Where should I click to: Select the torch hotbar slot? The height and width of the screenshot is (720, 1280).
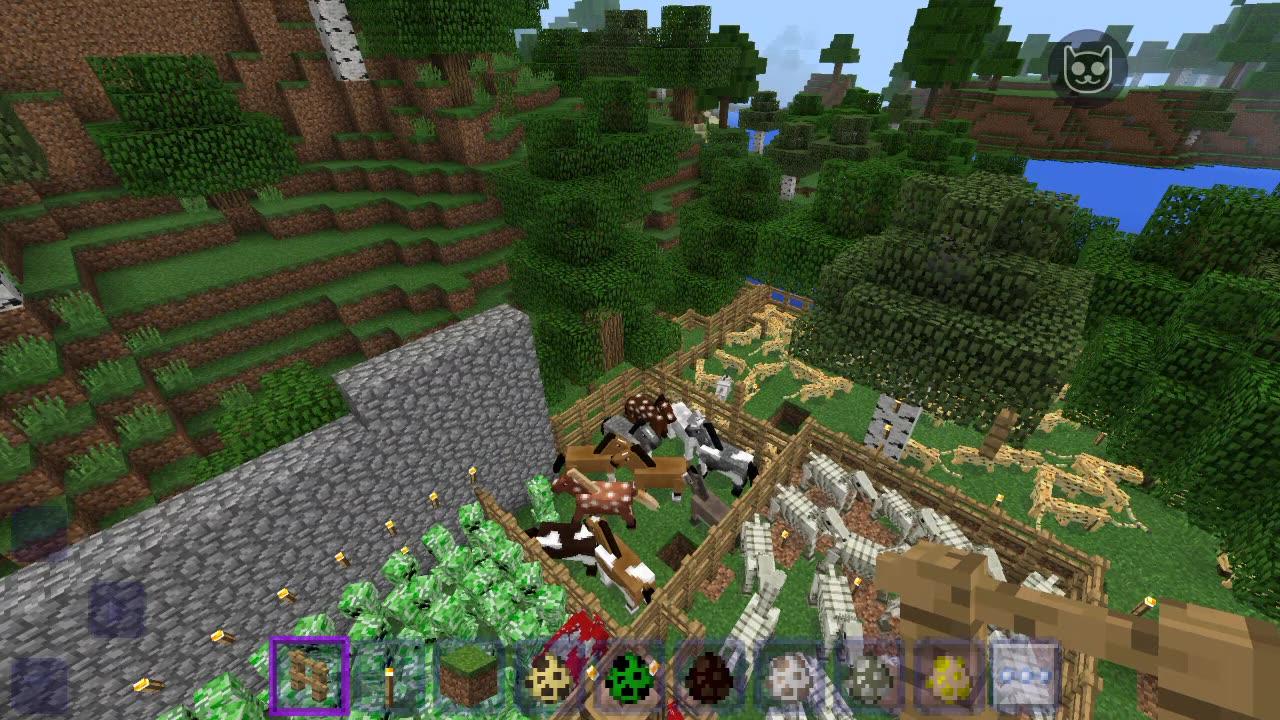[x=389, y=677]
